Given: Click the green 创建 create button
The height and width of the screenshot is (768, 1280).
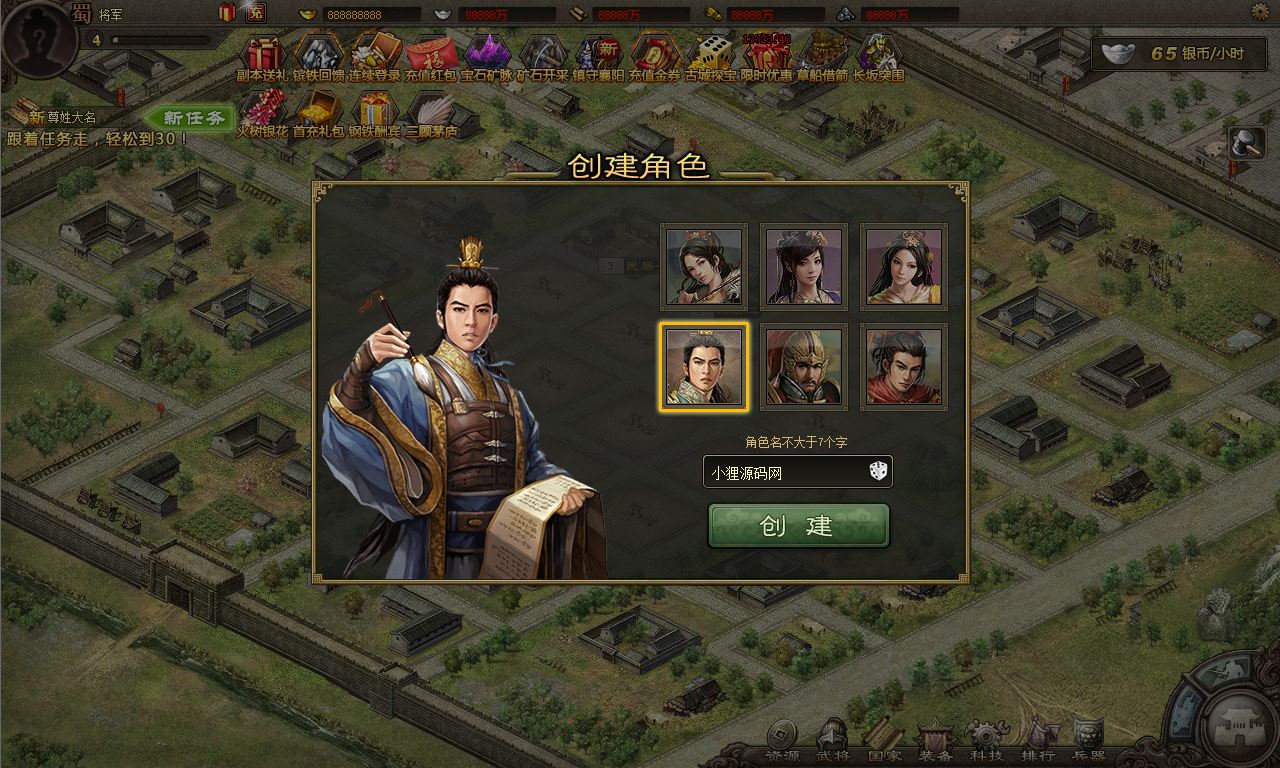Looking at the screenshot, I should [798, 526].
